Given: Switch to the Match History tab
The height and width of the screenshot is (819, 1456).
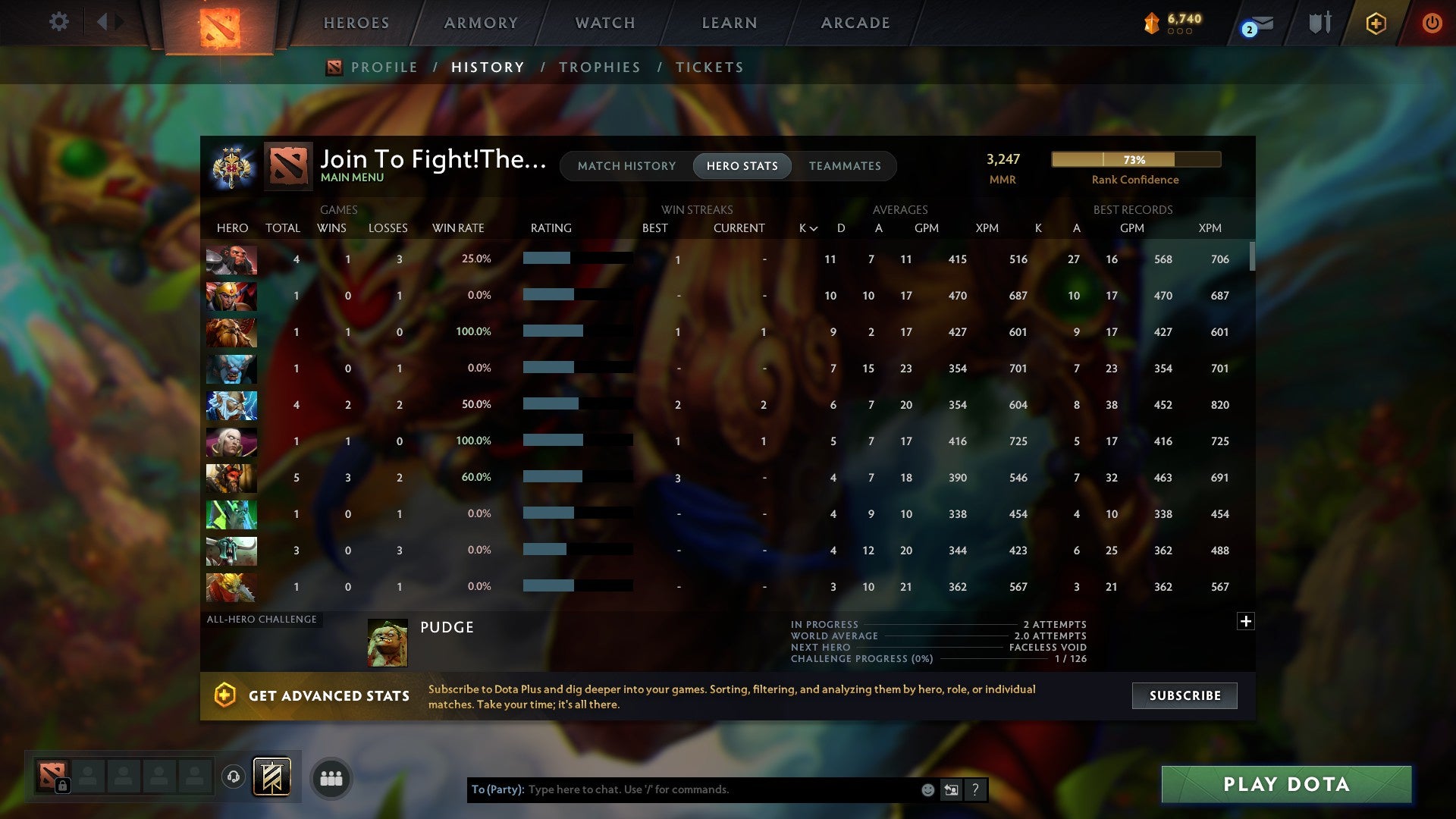Looking at the screenshot, I should 626,165.
